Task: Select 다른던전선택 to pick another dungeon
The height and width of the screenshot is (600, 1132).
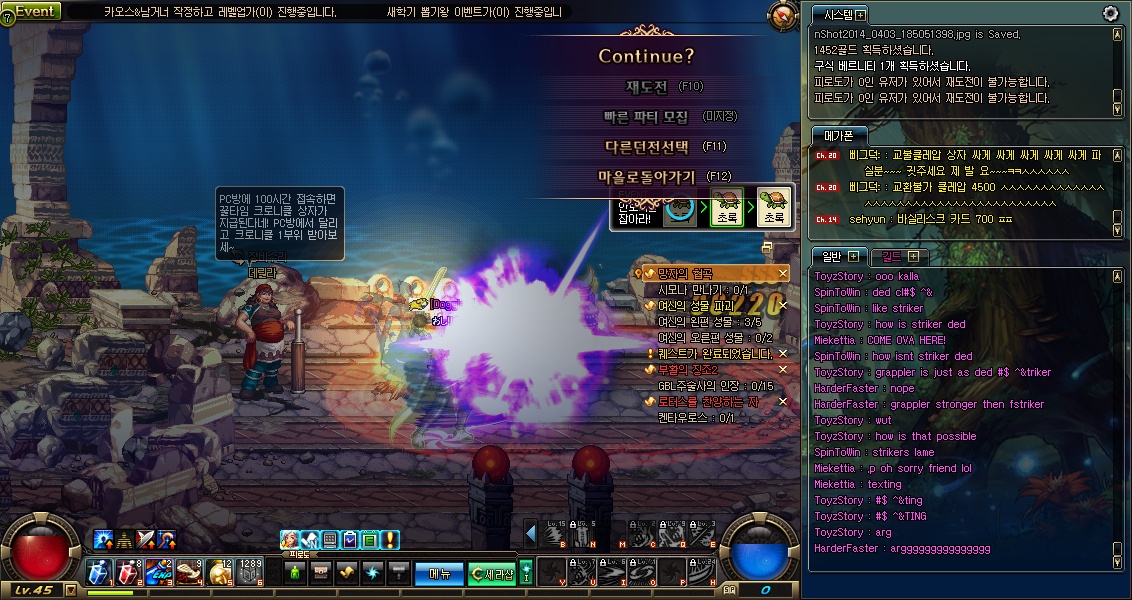Action: click(x=647, y=146)
